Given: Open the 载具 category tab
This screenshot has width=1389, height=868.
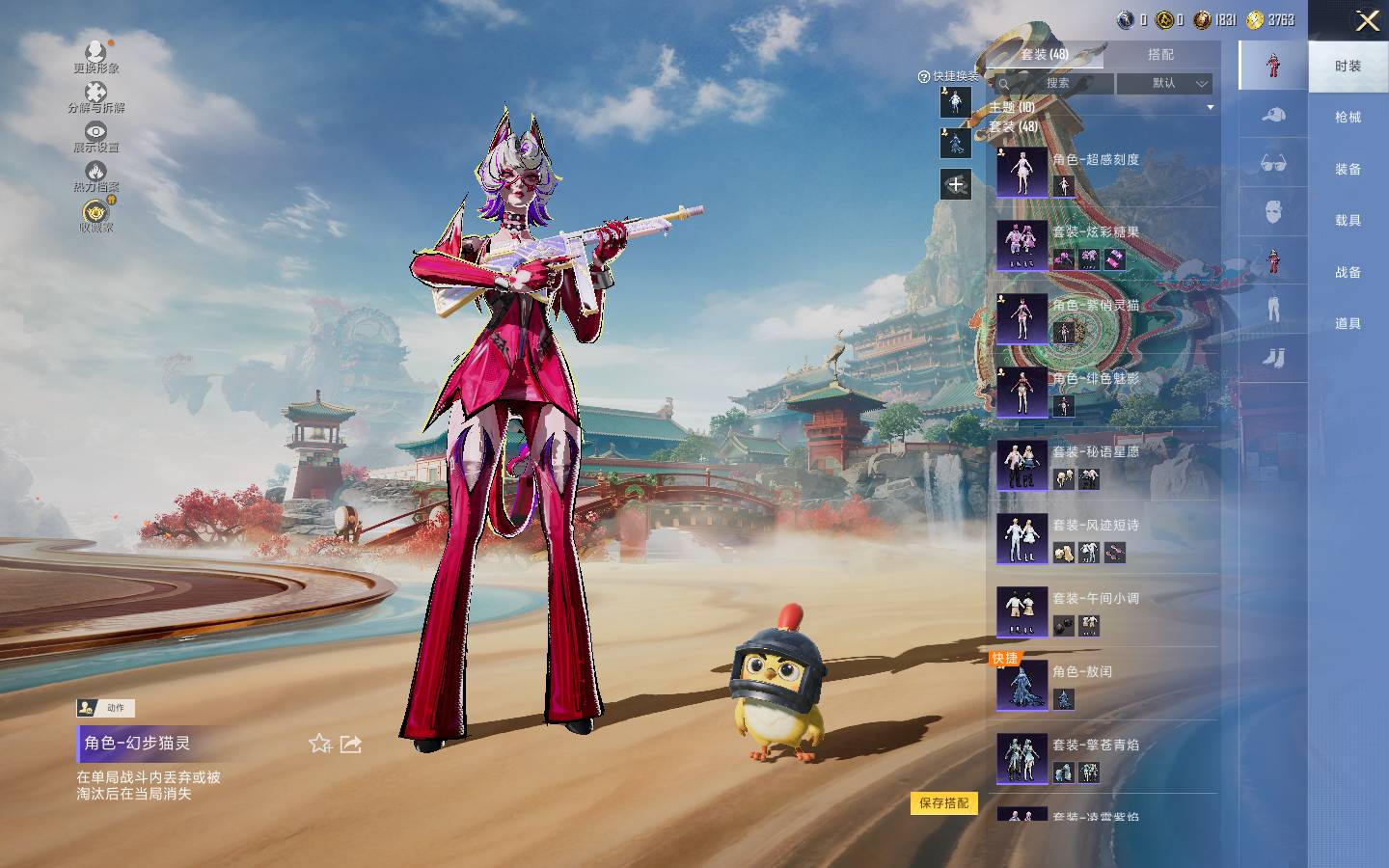Looking at the screenshot, I should [x=1348, y=221].
